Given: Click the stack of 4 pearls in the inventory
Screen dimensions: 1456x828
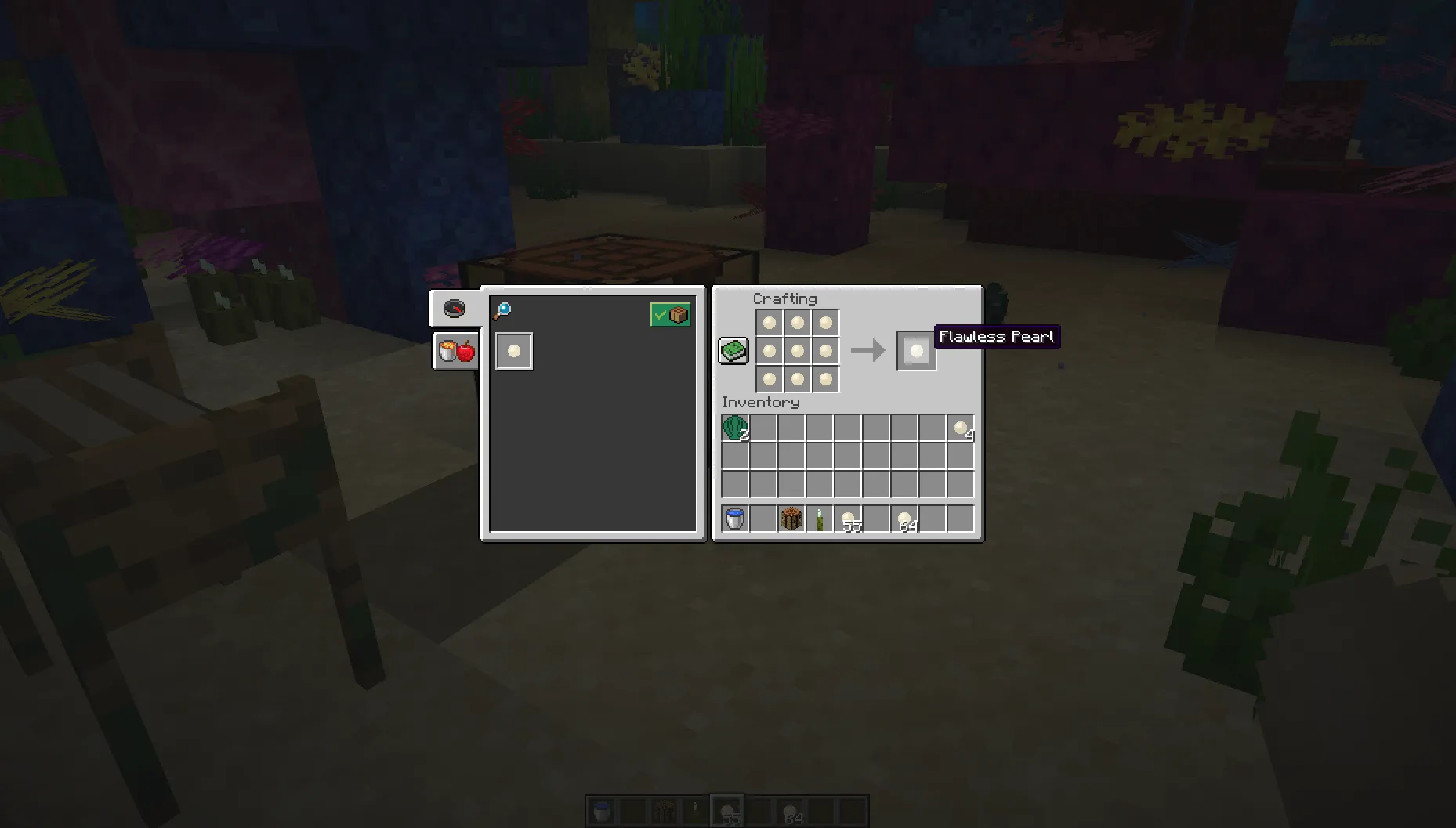Looking at the screenshot, I should pos(962,428).
